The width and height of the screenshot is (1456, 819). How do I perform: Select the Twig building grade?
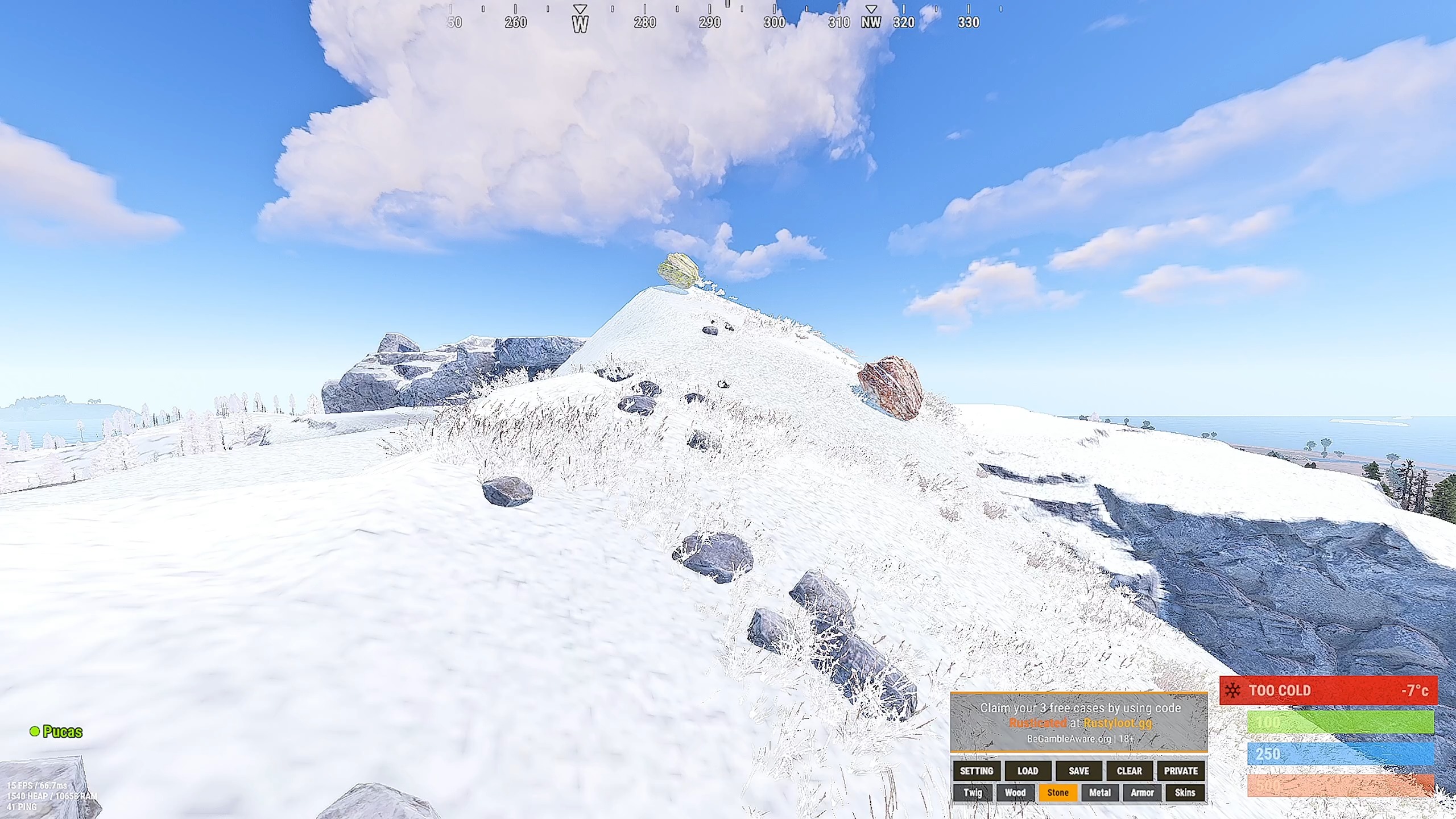(973, 792)
